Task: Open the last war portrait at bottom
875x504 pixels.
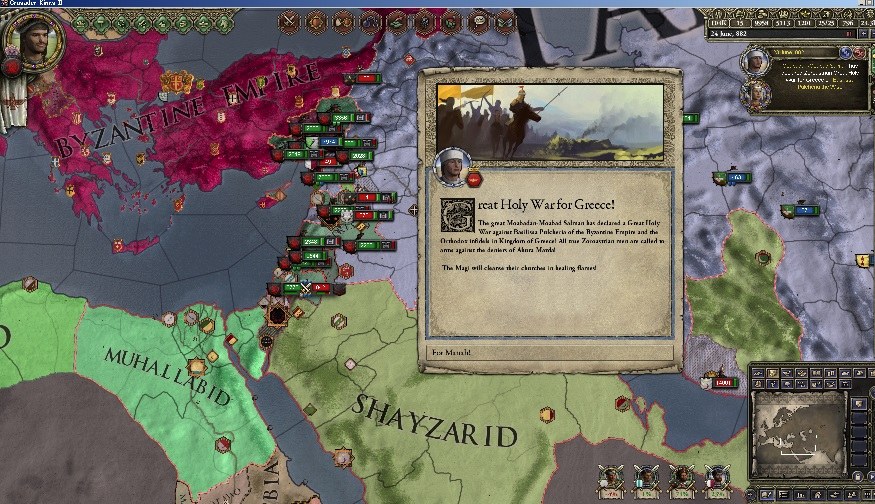Action: coord(716,477)
